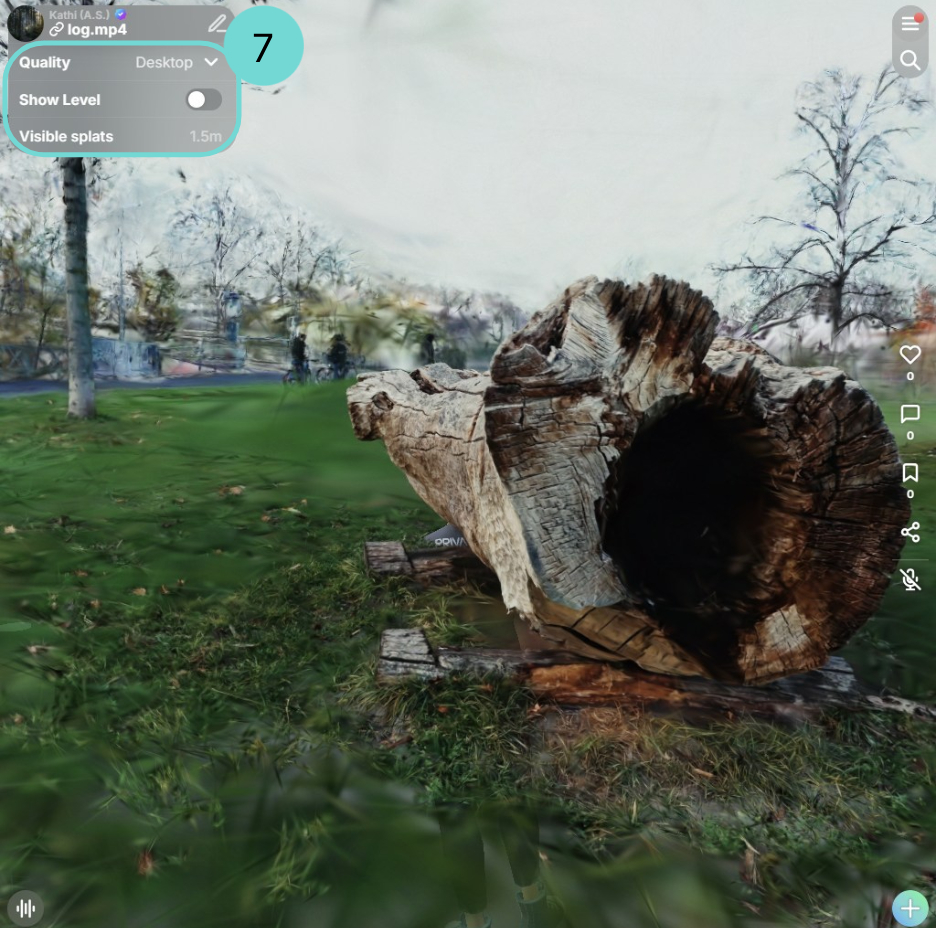
Task: Click the teal plus button
Action: coord(910,908)
